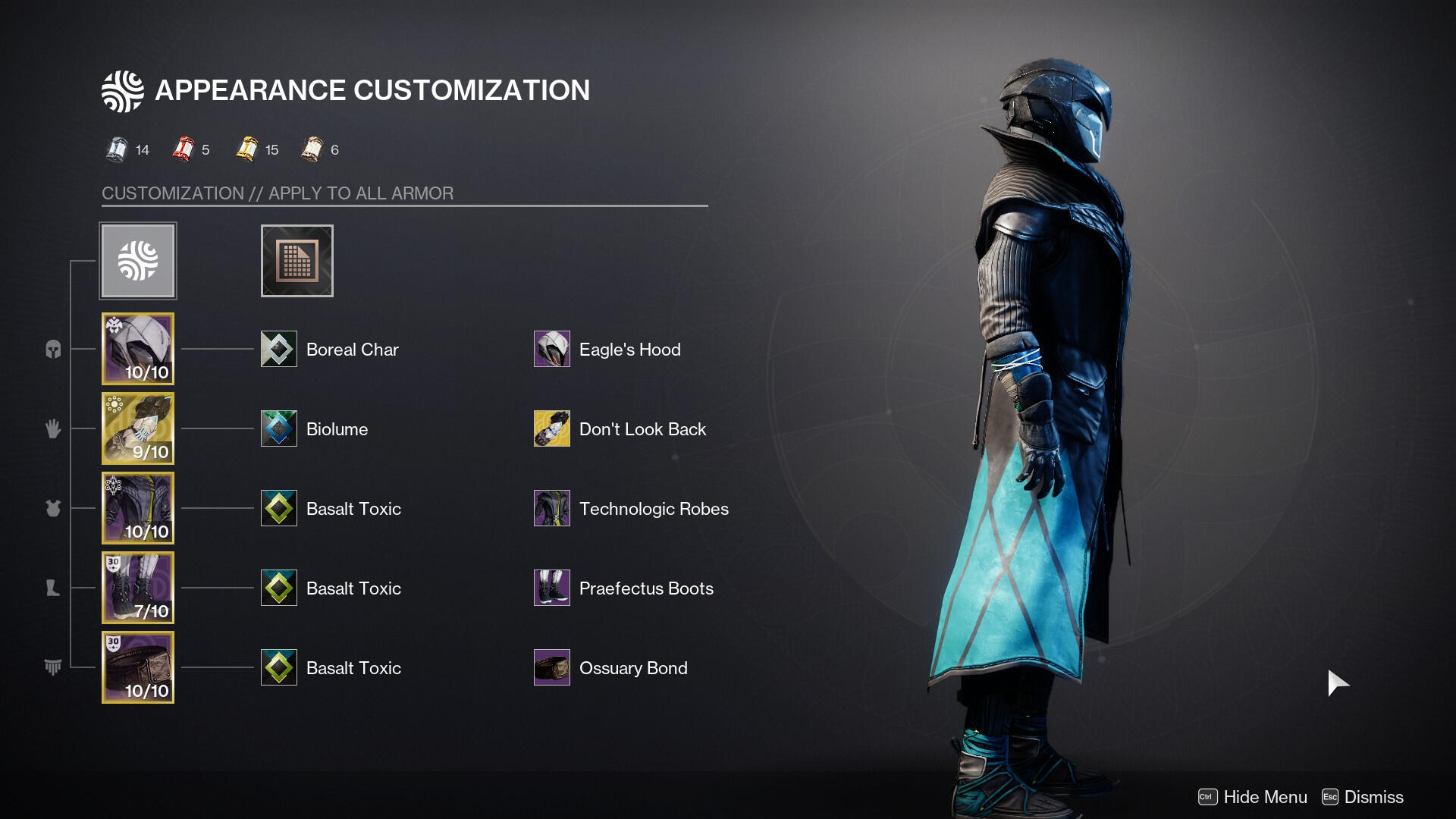Change the Basalt Toxic shader for boots
This screenshot has height=819, width=1456.
[x=279, y=588]
